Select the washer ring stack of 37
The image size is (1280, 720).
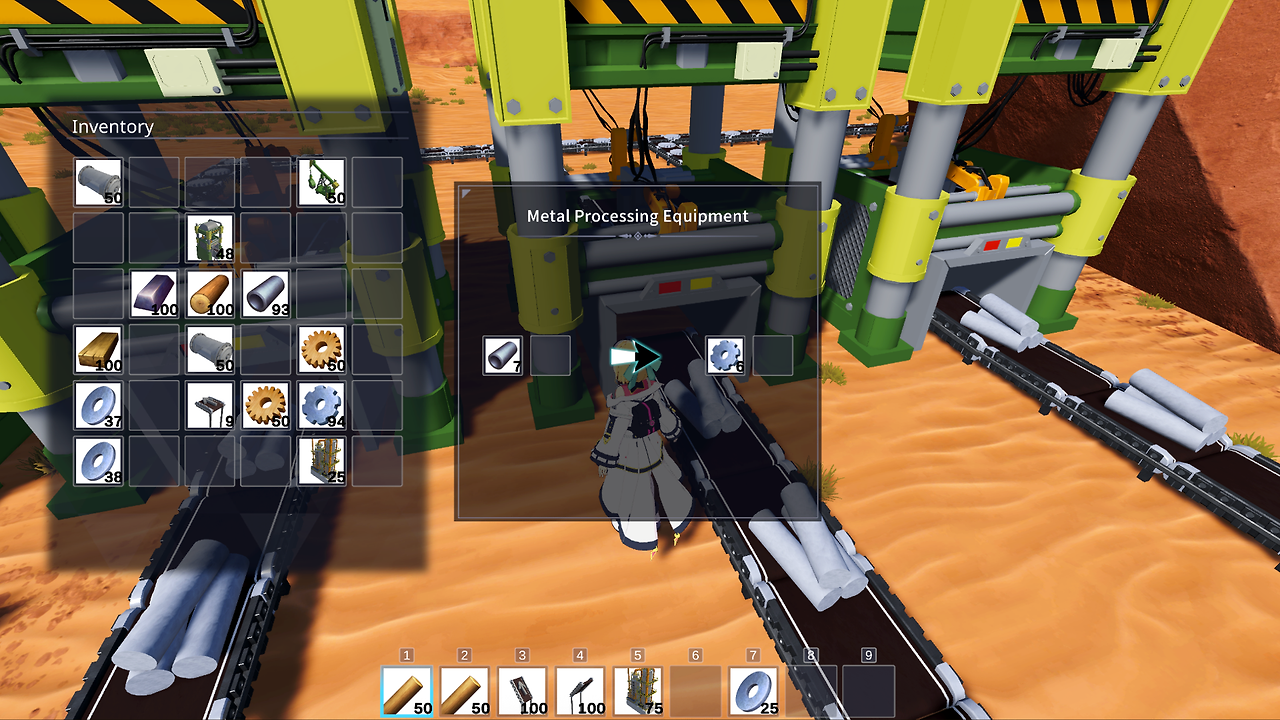click(x=98, y=405)
